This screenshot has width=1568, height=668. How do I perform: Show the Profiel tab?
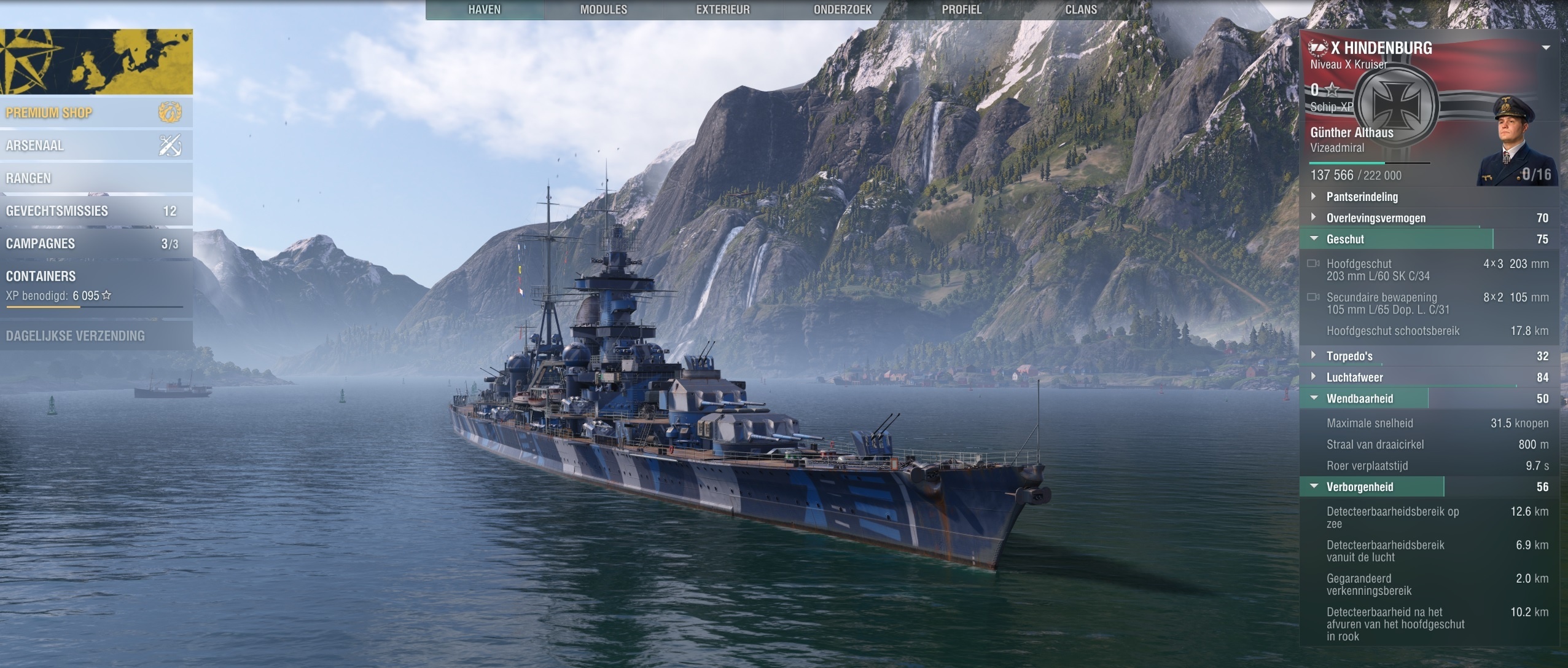pyautogui.click(x=961, y=10)
